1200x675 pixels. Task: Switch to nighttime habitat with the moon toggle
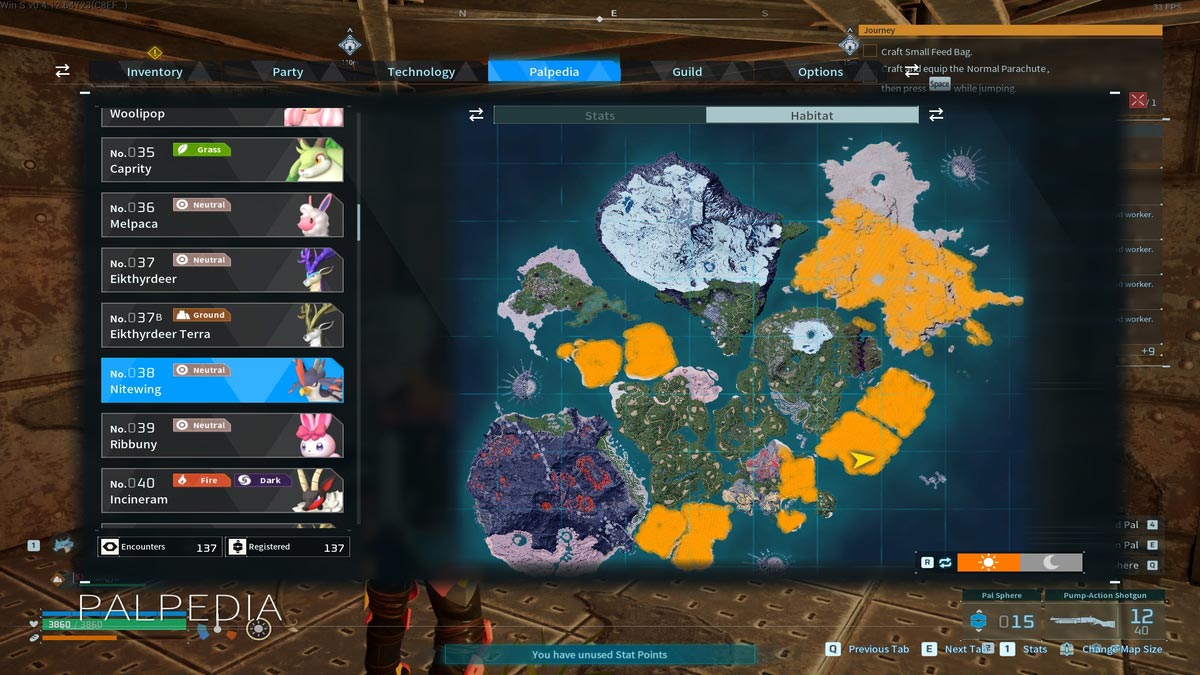[x=1051, y=563]
